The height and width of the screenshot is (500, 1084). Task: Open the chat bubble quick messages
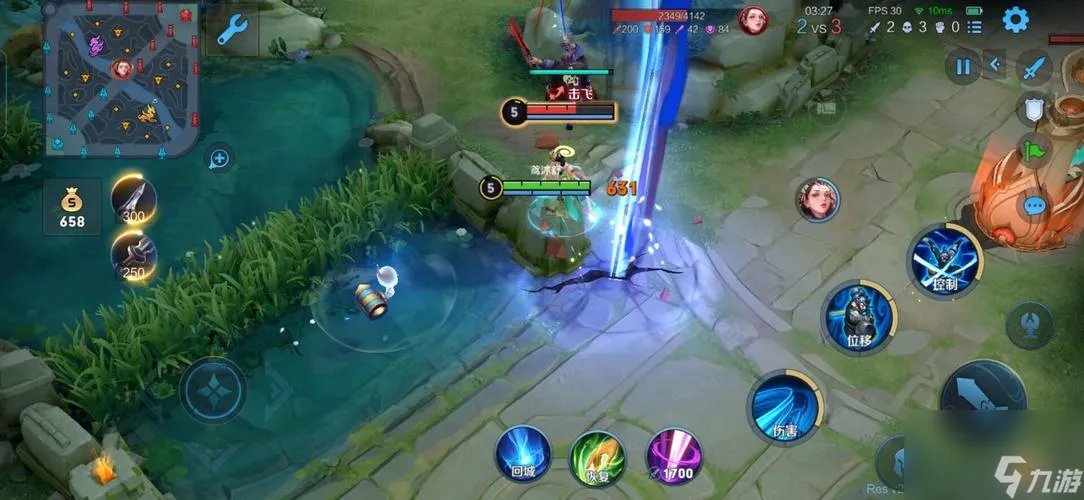[x=1034, y=206]
